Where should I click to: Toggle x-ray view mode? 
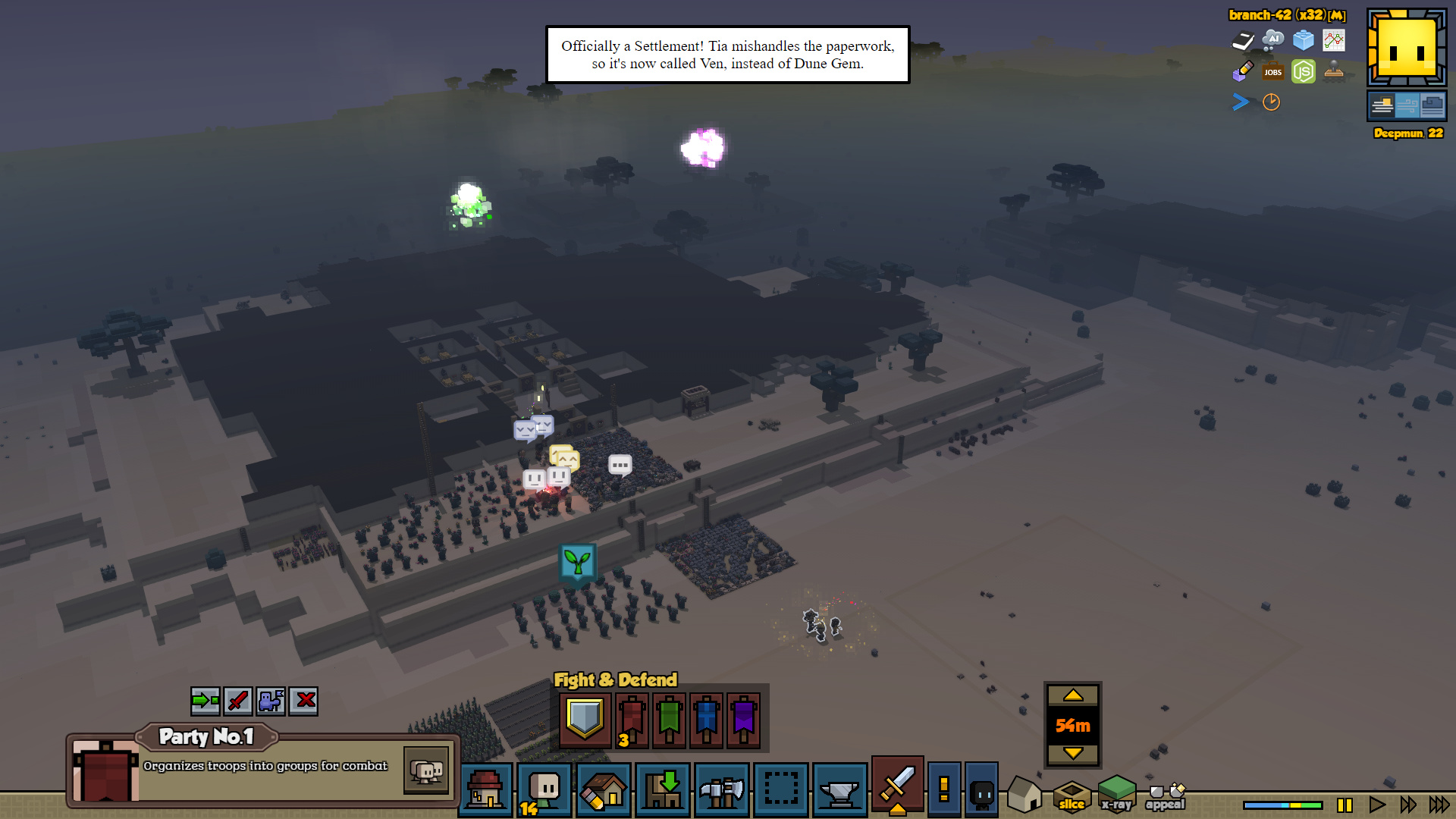pyautogui.click(x=1116, y=795)
